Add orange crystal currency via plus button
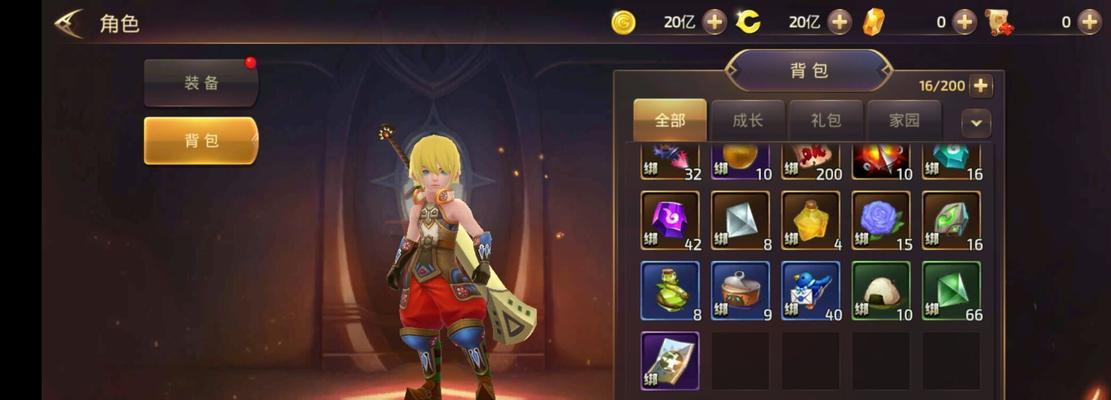This screenshot has height=400, width=1111. tap(964, 22)
